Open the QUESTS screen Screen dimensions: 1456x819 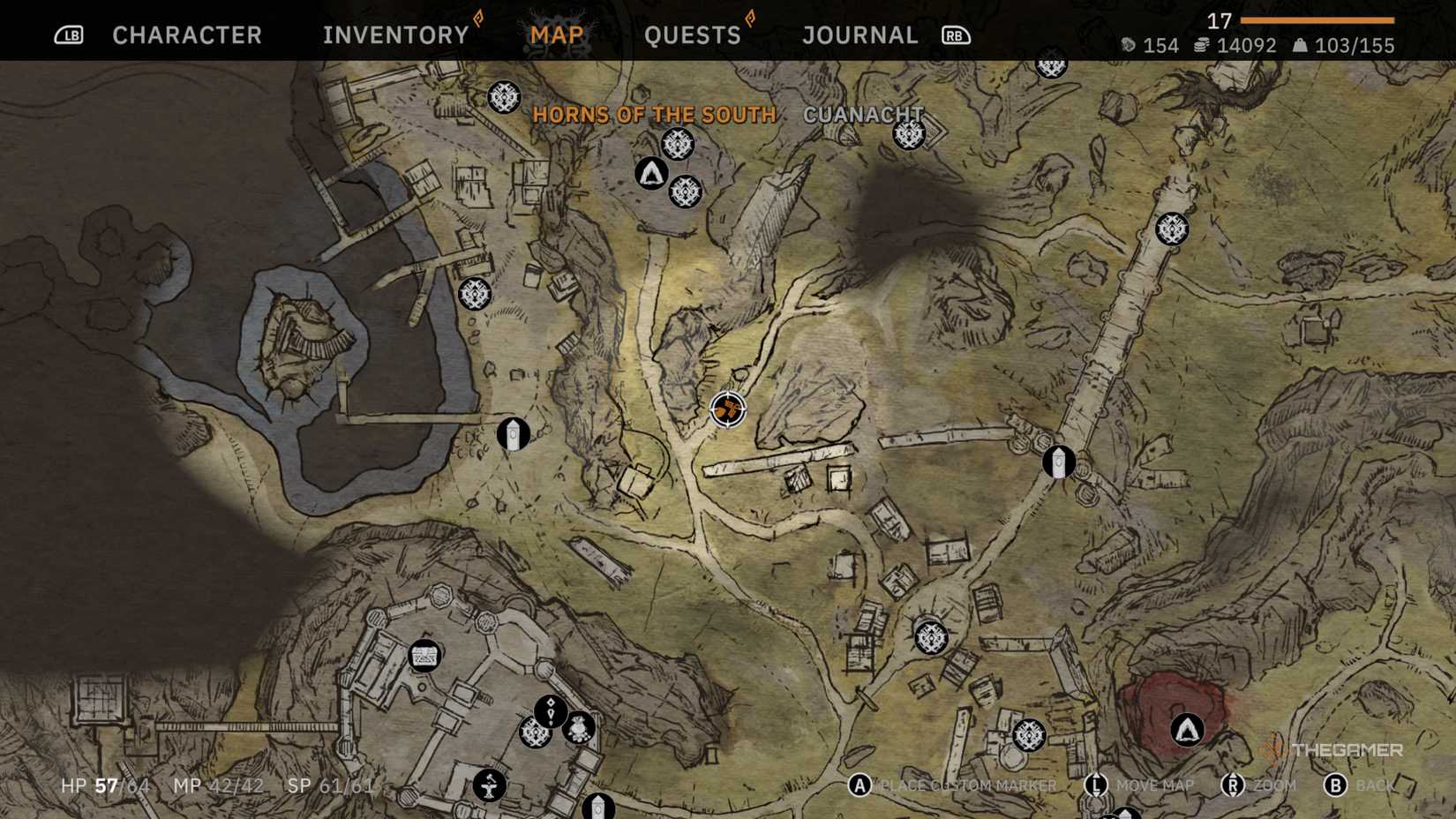pyautogui.click(x=694, y=34)
